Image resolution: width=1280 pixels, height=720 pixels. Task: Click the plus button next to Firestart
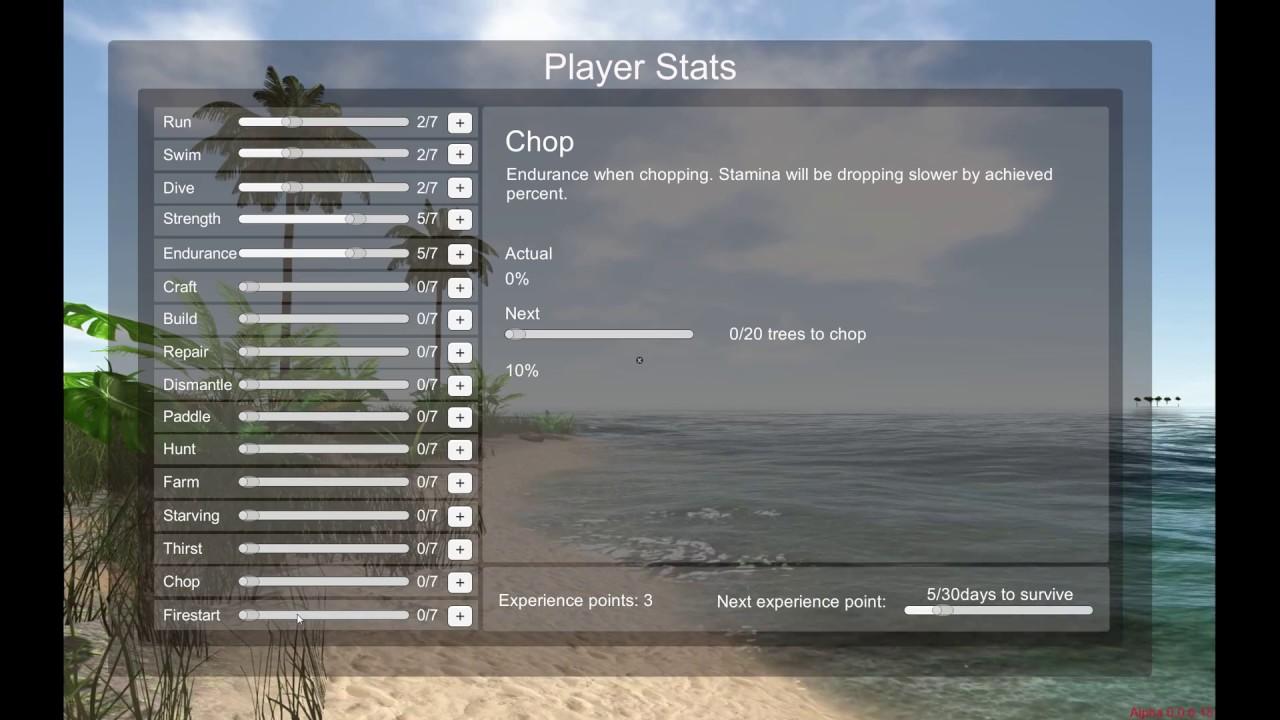click(x=459, y=615)
